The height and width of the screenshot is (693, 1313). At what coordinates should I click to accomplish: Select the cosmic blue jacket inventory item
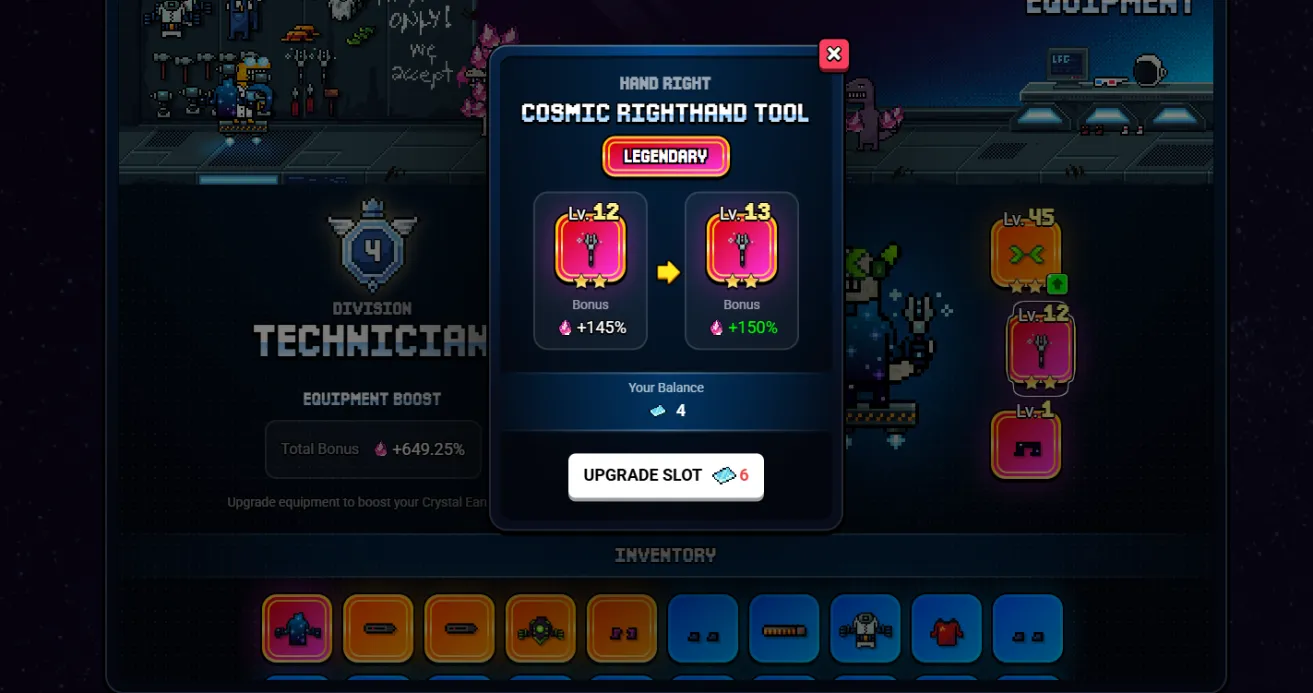click(x=297, y=629)
